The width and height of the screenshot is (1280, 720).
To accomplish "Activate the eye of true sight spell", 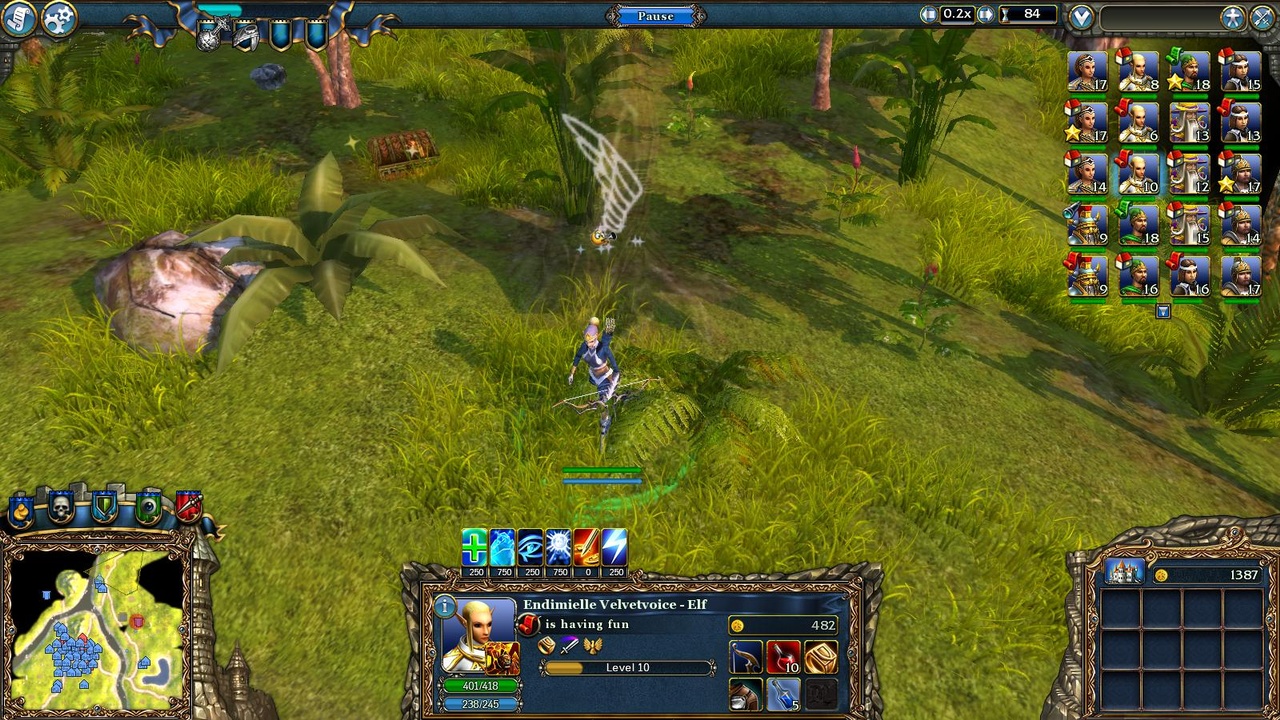I will click(529, 548).
